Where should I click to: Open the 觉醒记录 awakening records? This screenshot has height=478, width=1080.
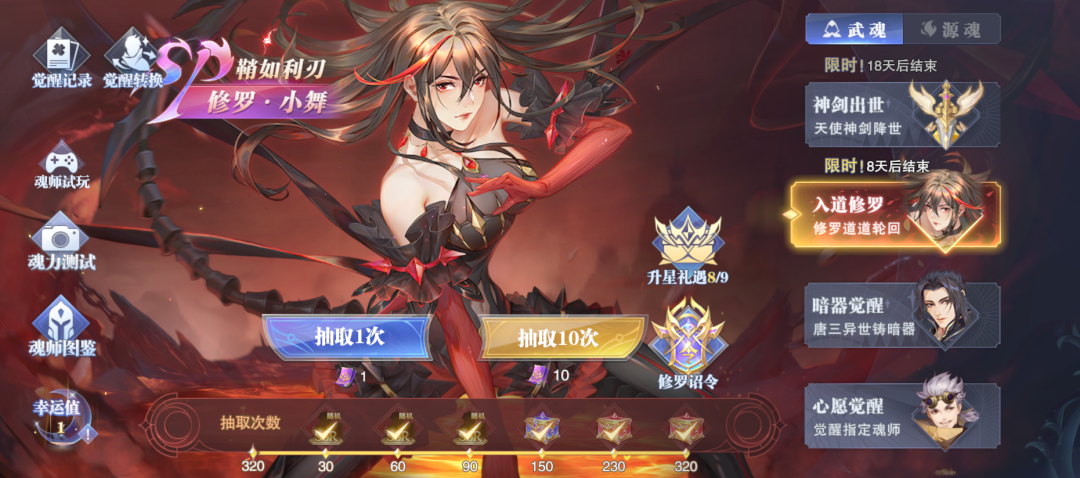pos(62,58)
